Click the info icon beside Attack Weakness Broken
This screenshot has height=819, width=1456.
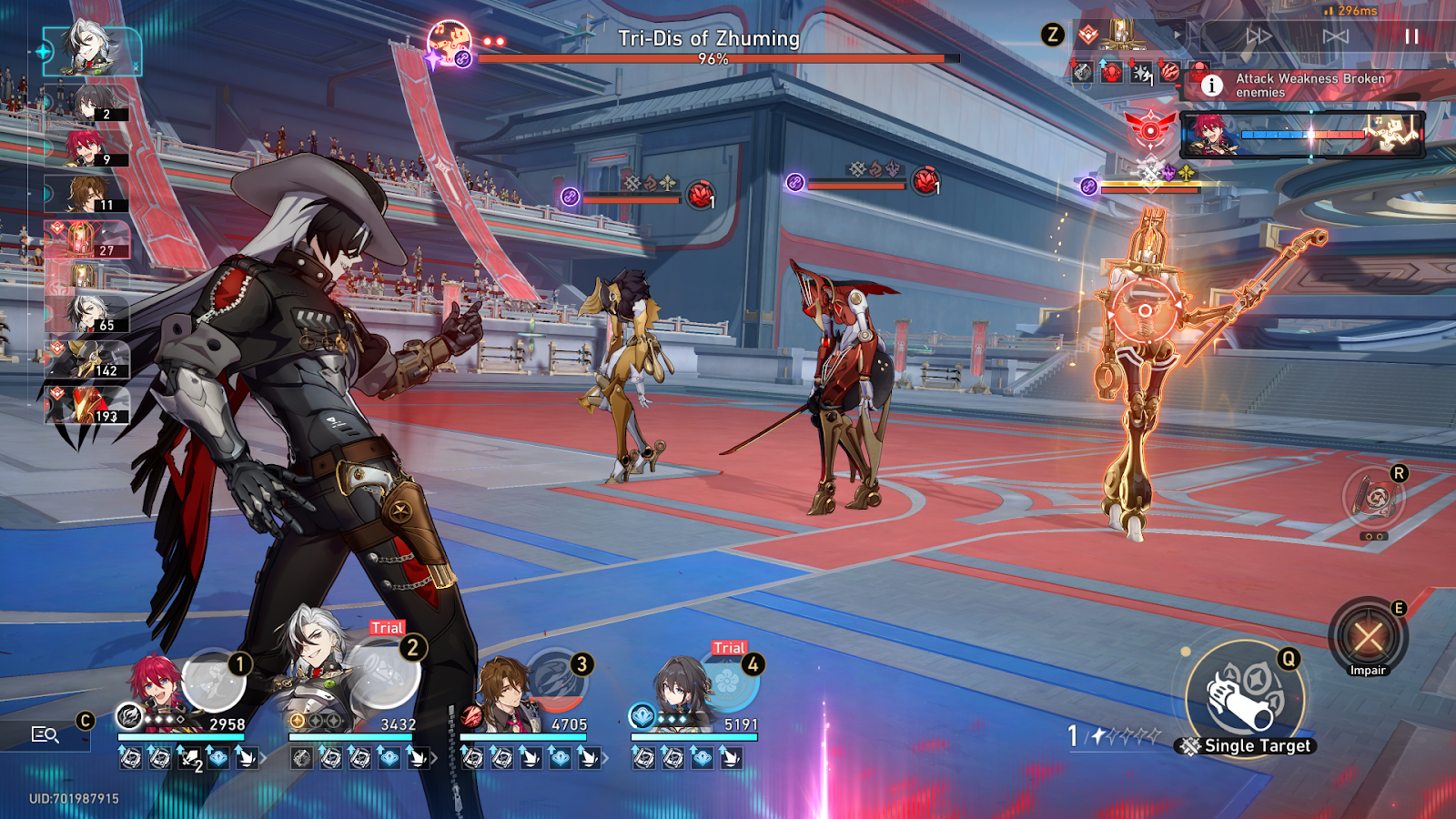pyautogui.click(x=1211, y=86)
